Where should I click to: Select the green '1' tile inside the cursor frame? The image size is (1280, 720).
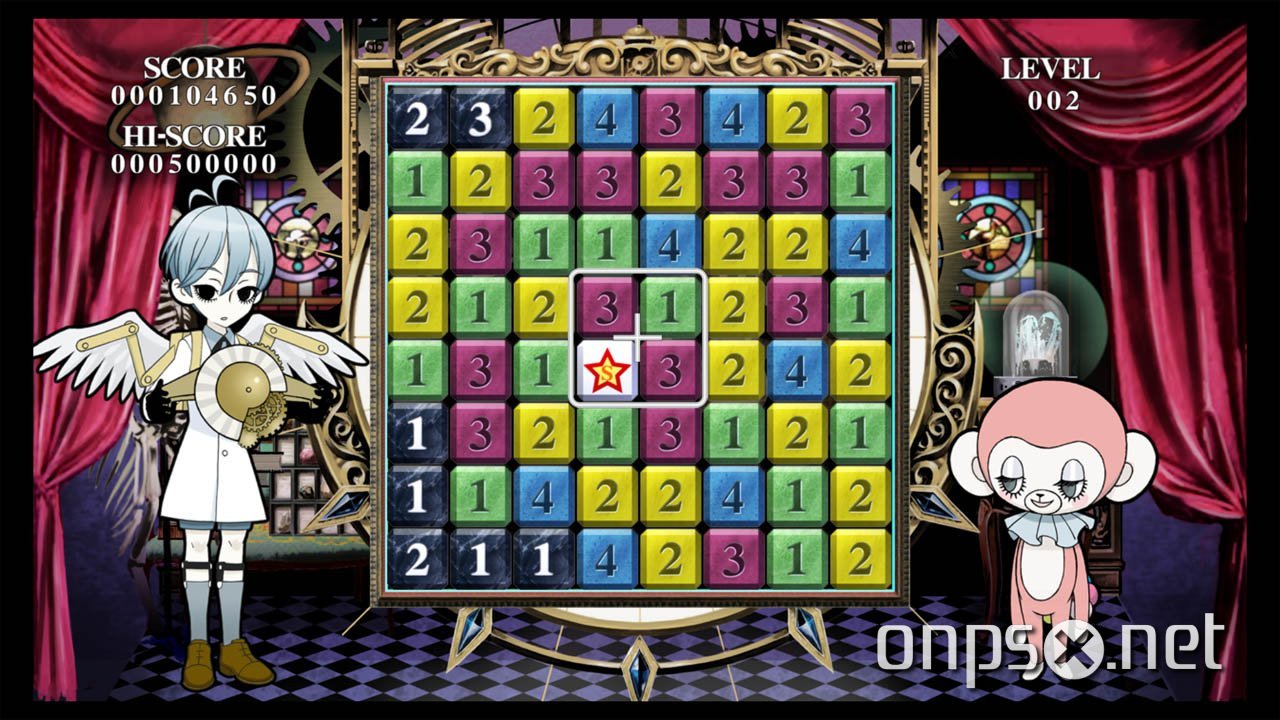670,303
